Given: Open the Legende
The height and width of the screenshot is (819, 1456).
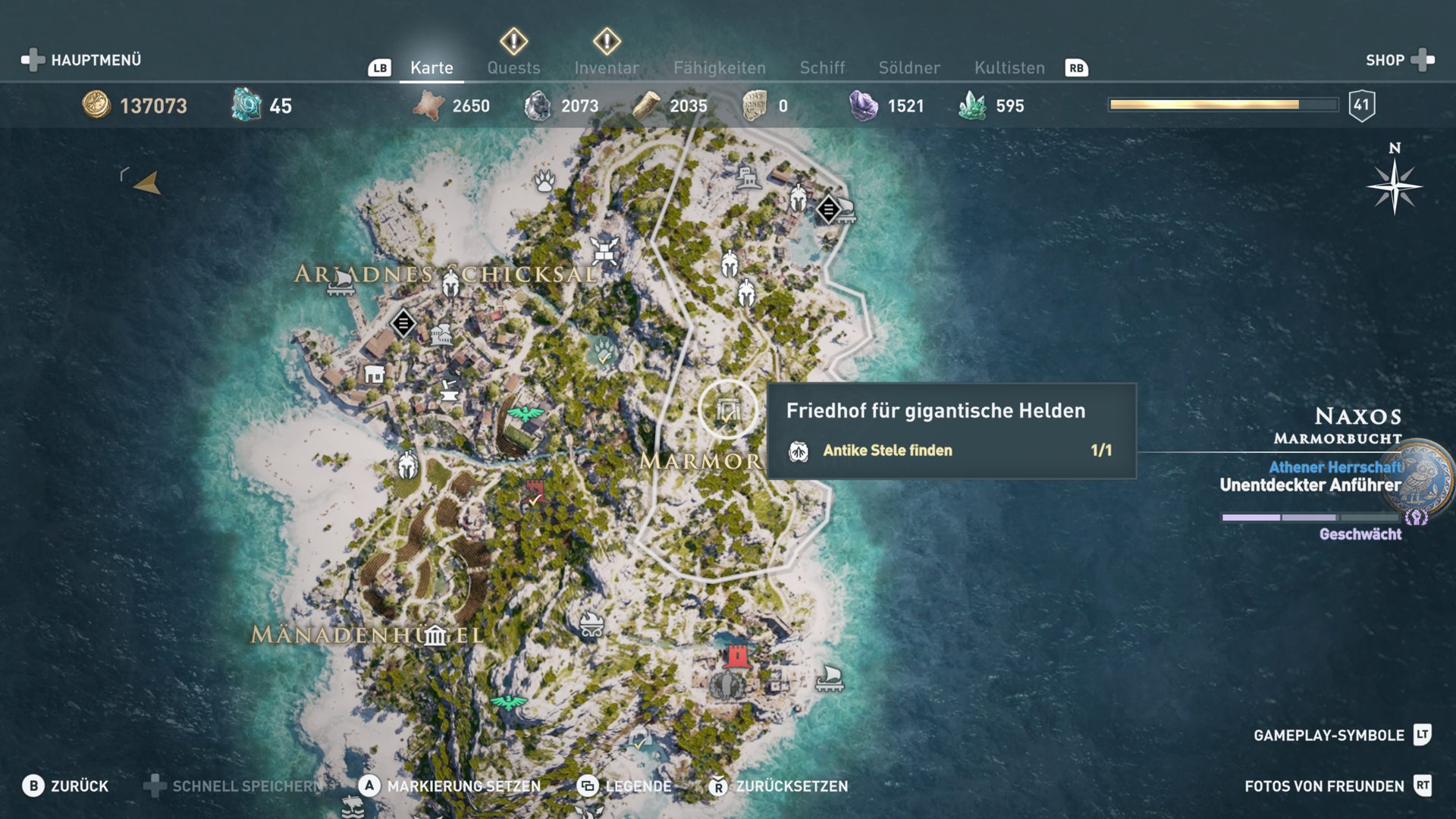Looking at the screenshot, I should click(x=624, y=786).
